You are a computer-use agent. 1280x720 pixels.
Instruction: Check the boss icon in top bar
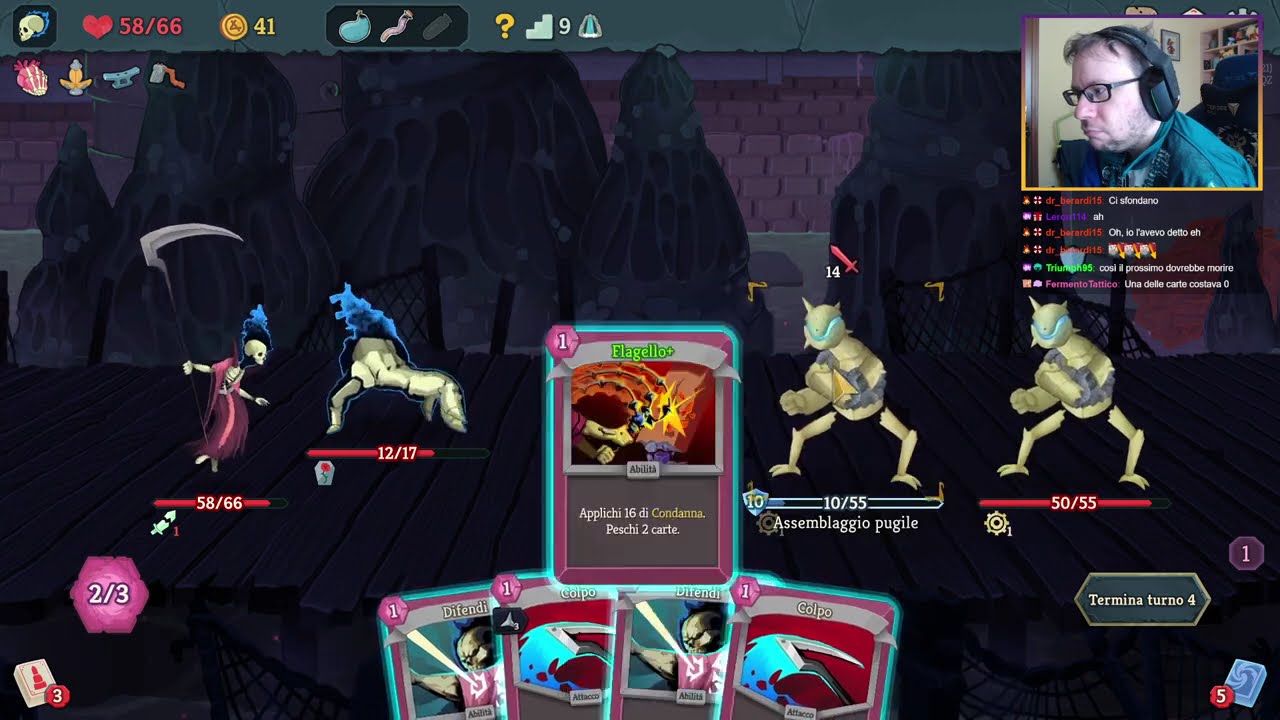click(x=590, y=27)
